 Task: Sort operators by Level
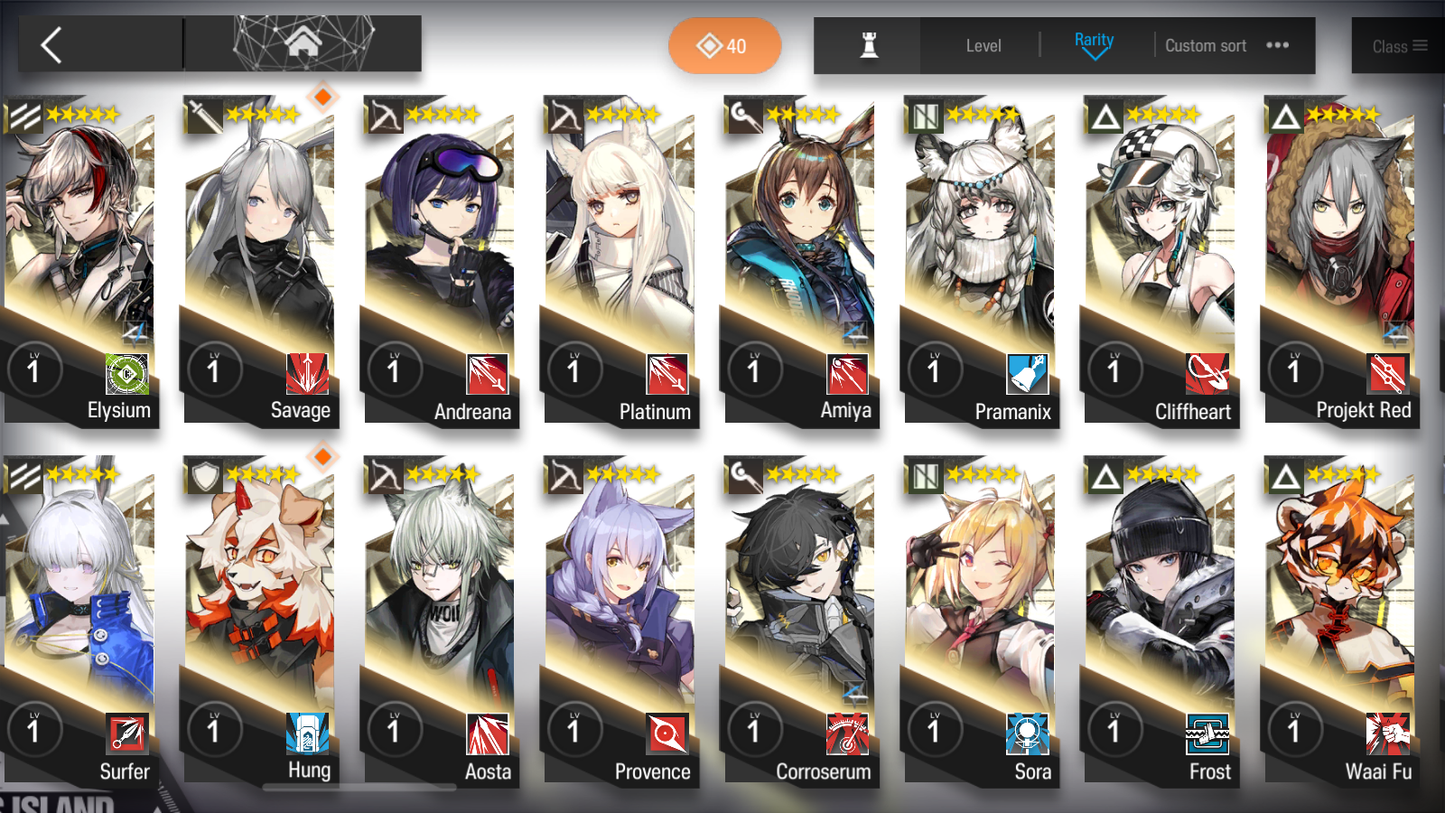point(983,46)
